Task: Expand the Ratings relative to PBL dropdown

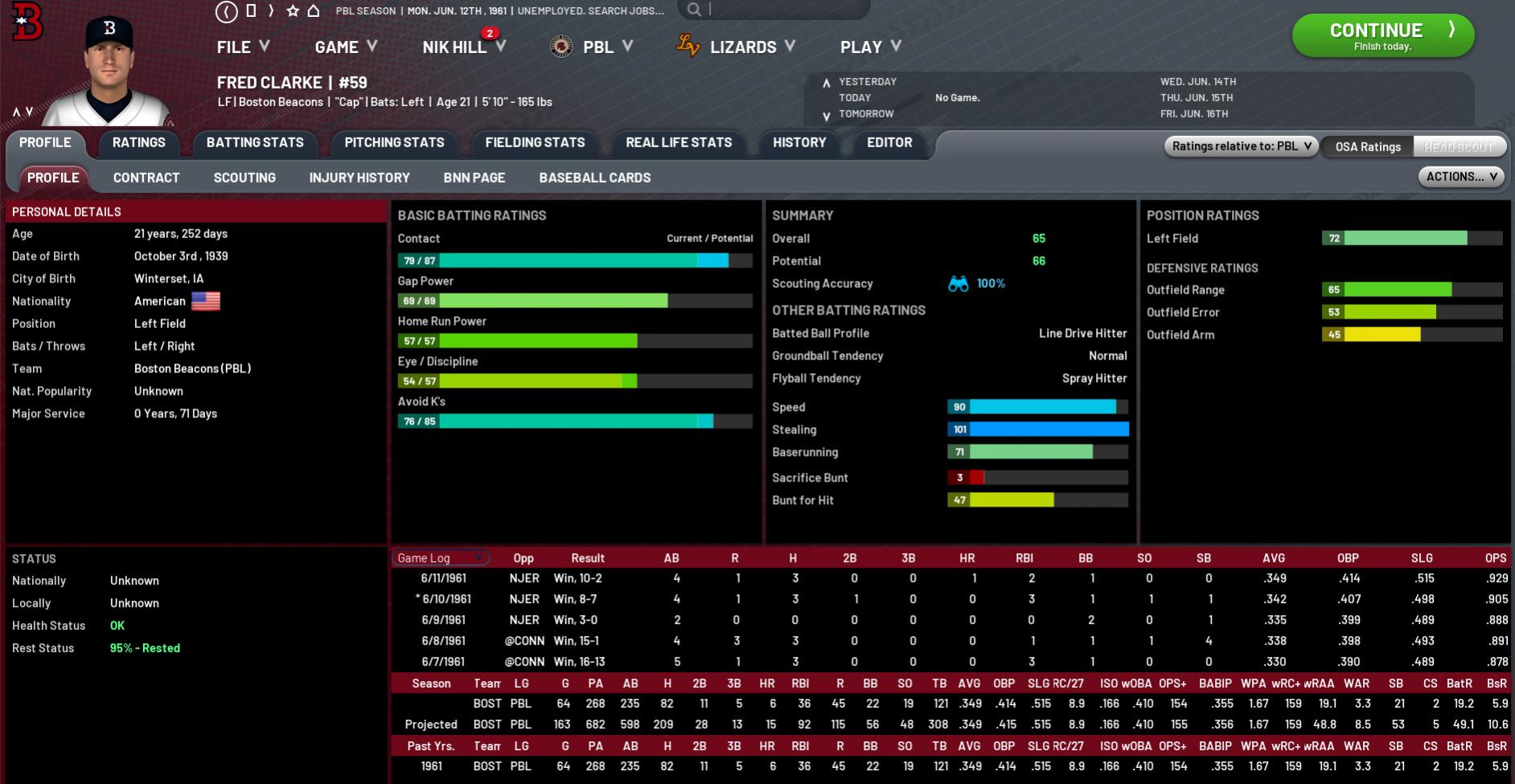Action: click(x=1241, y=146)
